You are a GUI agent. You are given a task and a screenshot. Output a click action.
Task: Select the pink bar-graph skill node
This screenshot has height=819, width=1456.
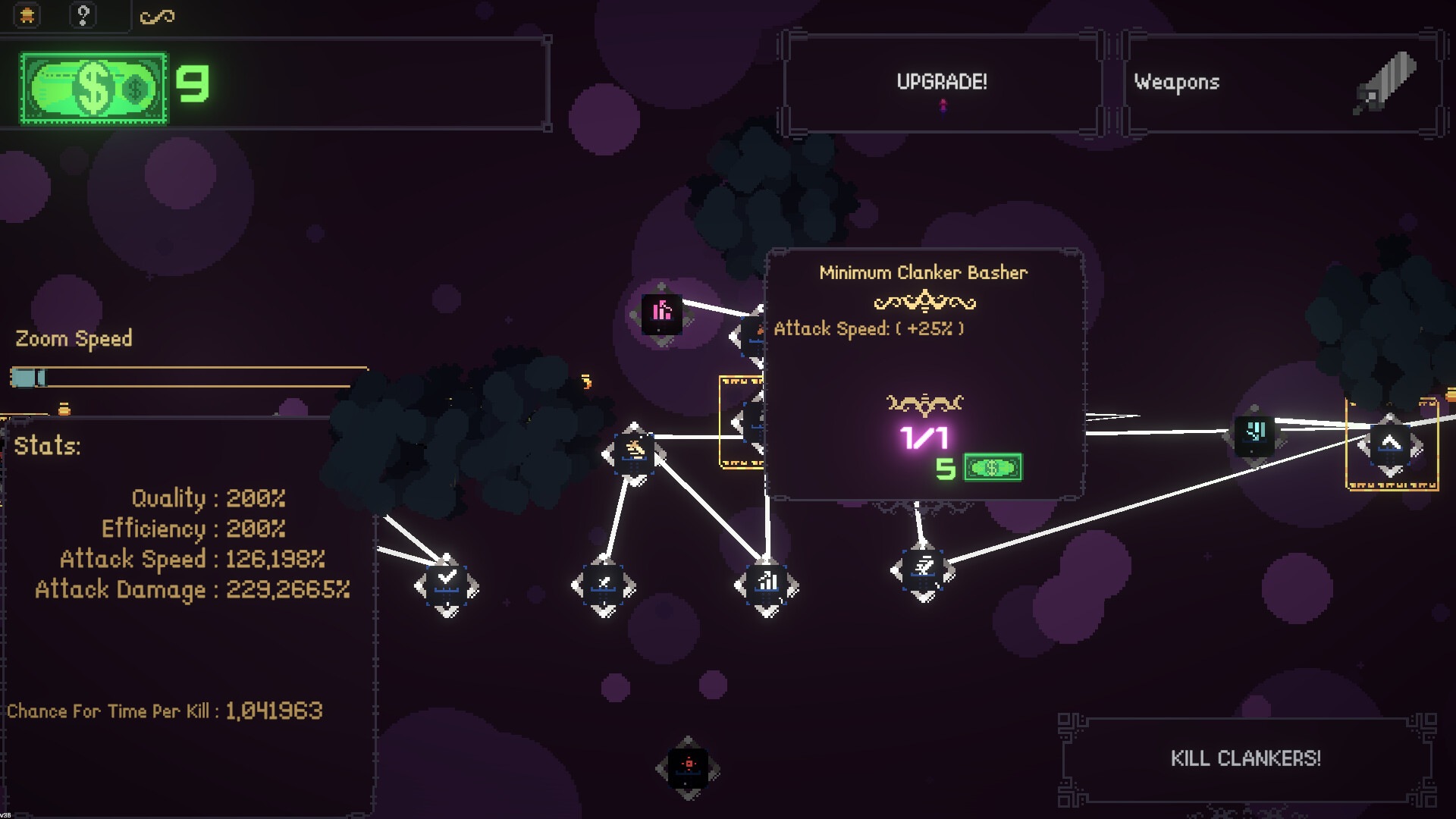[661, 313]
